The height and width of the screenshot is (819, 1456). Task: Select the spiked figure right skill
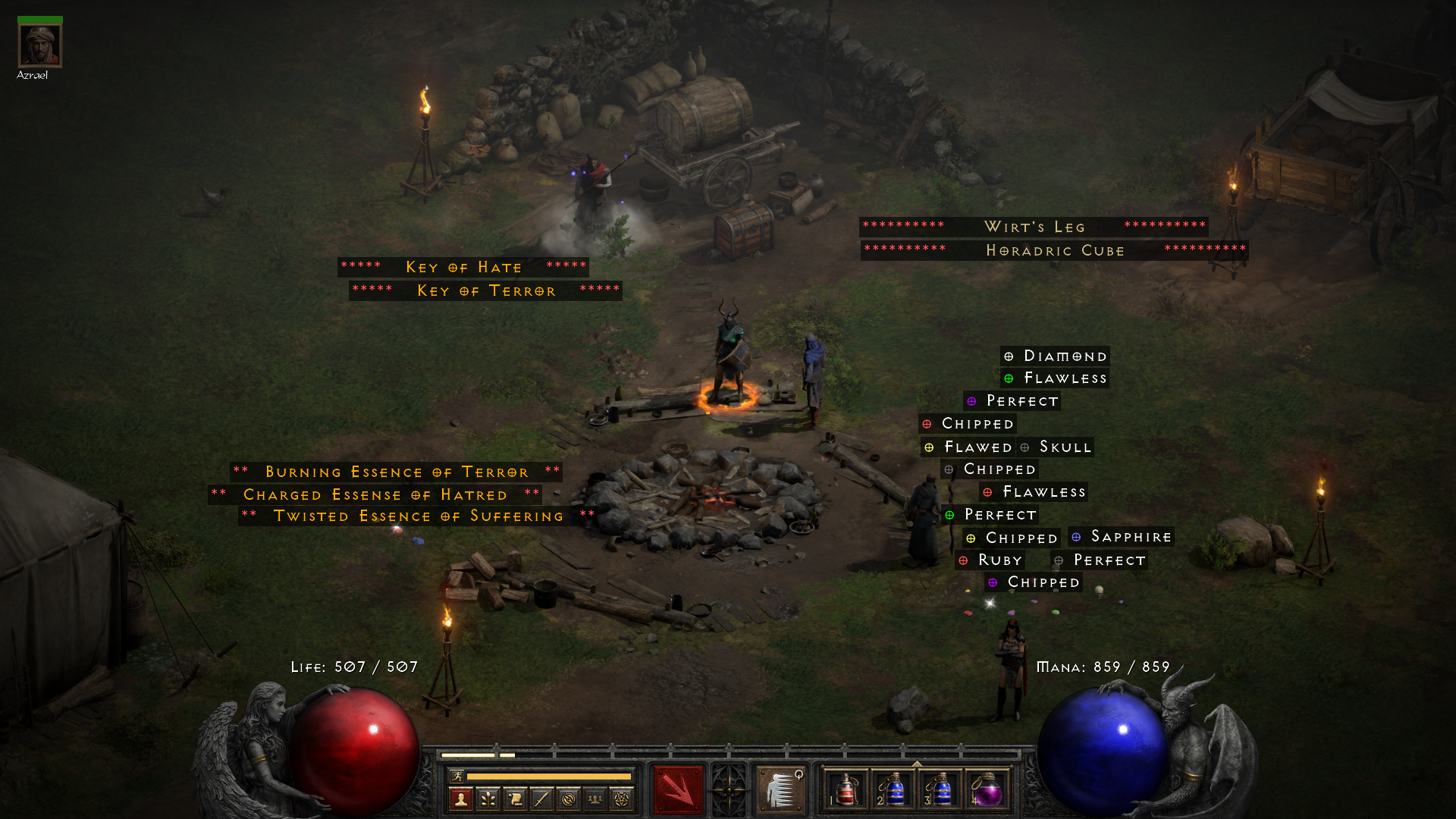780,790
